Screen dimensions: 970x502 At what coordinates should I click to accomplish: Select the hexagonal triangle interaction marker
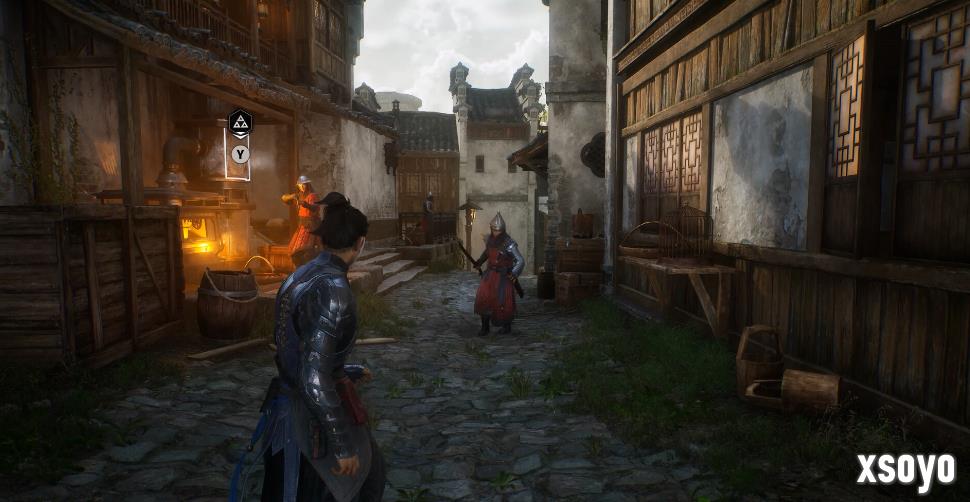(241, 123)
